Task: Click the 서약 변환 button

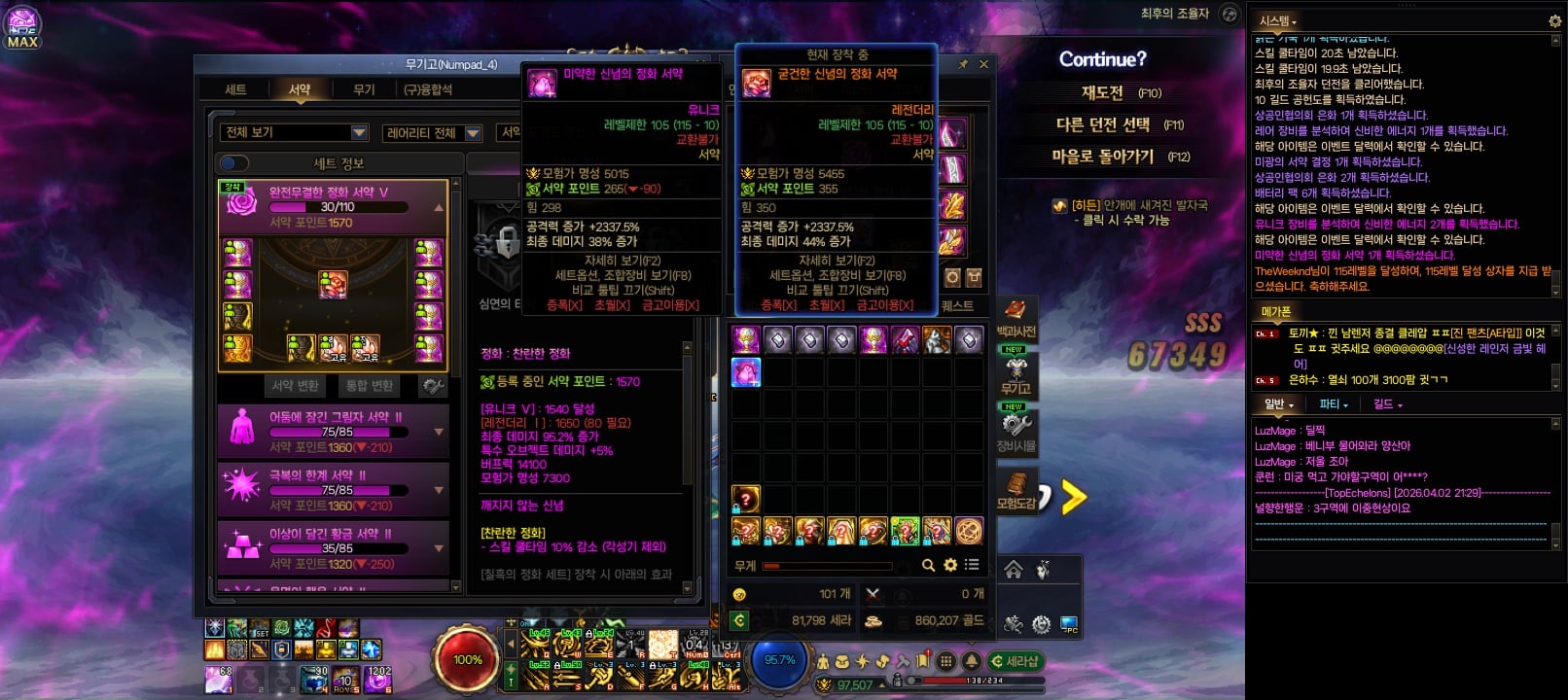Action: coord(295,386)
